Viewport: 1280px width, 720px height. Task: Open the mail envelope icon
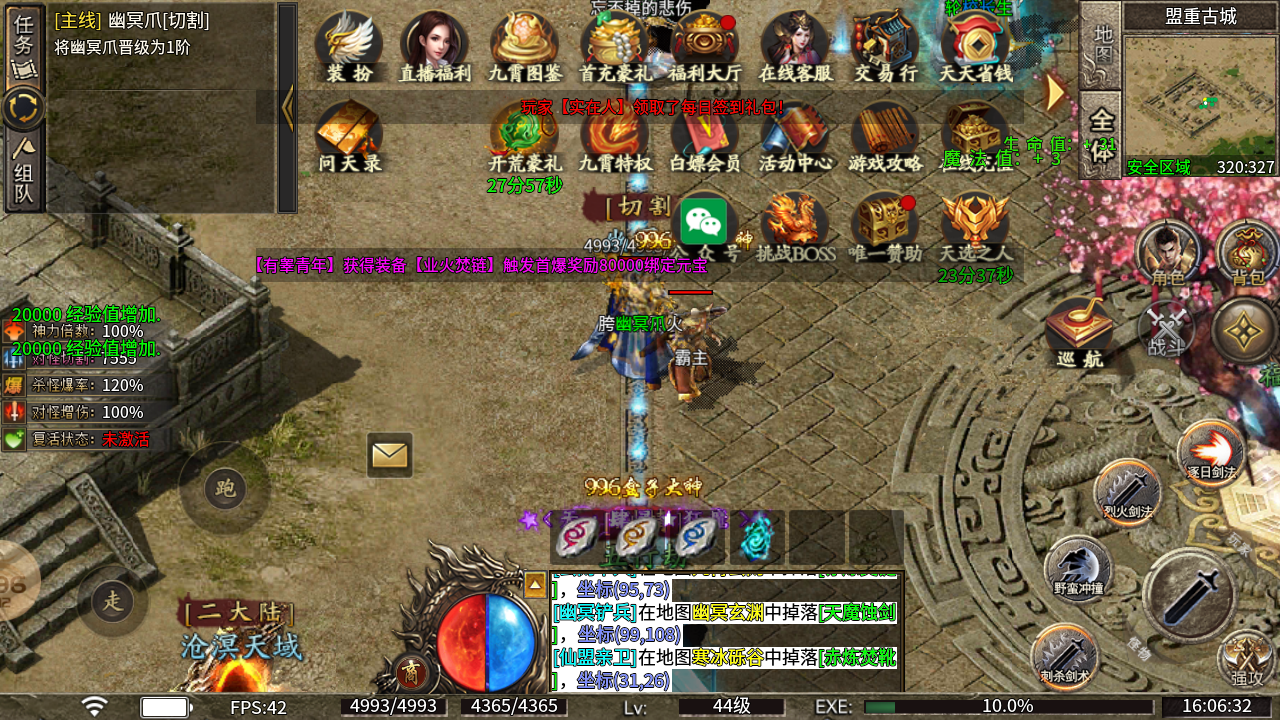coord(390,455)
